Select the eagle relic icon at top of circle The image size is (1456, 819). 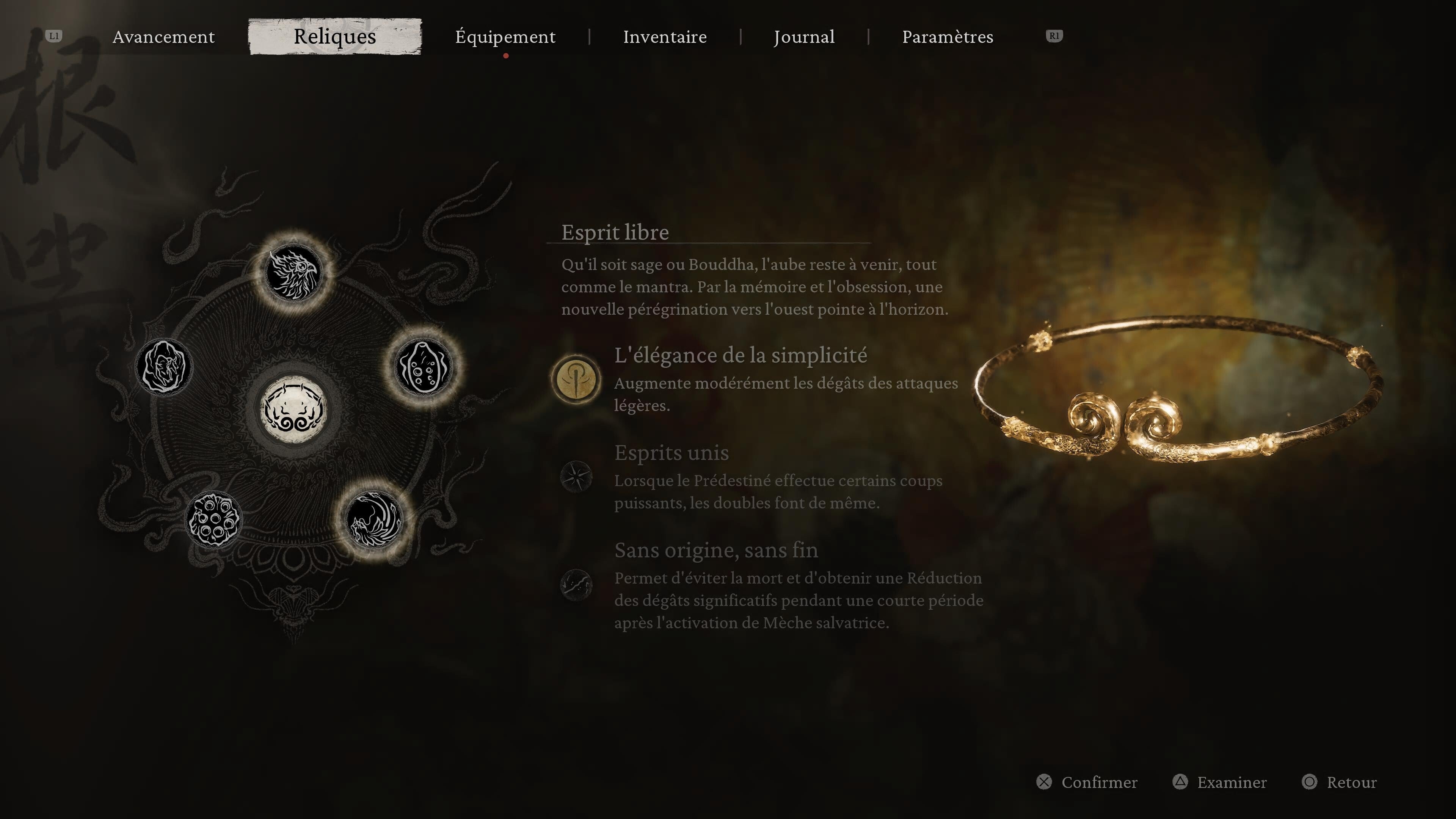pos(293,273)
